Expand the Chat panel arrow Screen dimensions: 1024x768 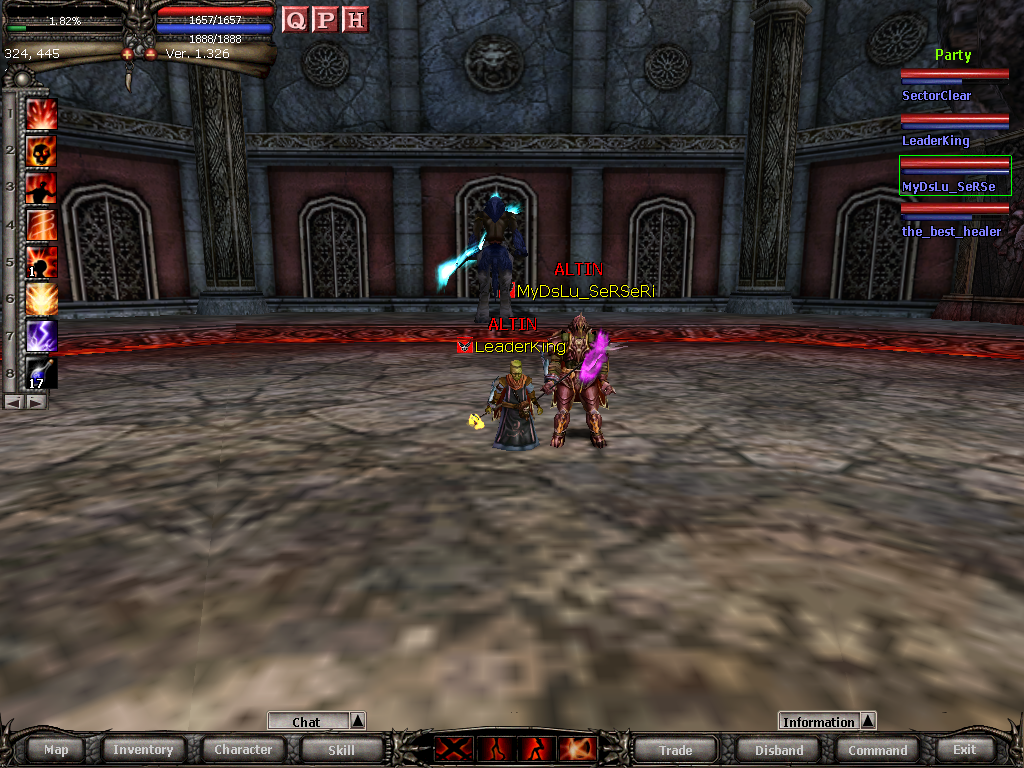tap(358, 721)
